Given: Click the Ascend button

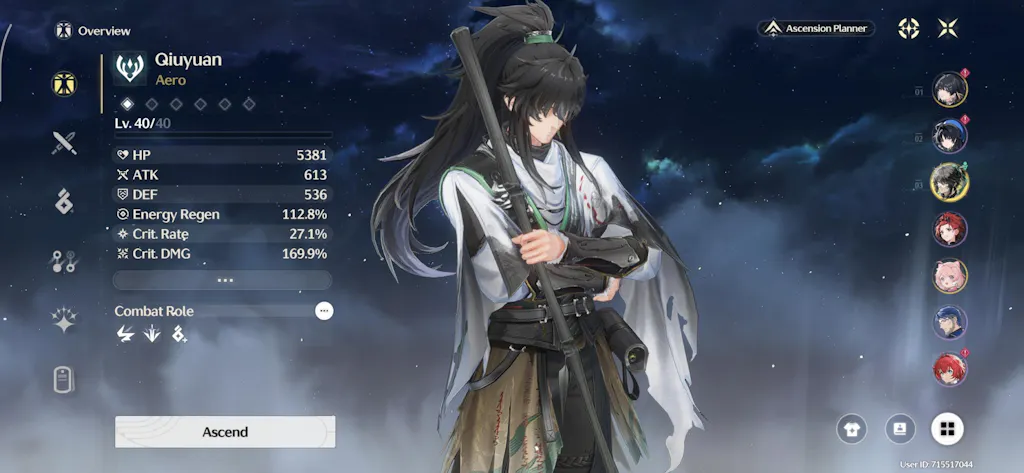Looking at the screenshot, I should click(x=225, y=432).
